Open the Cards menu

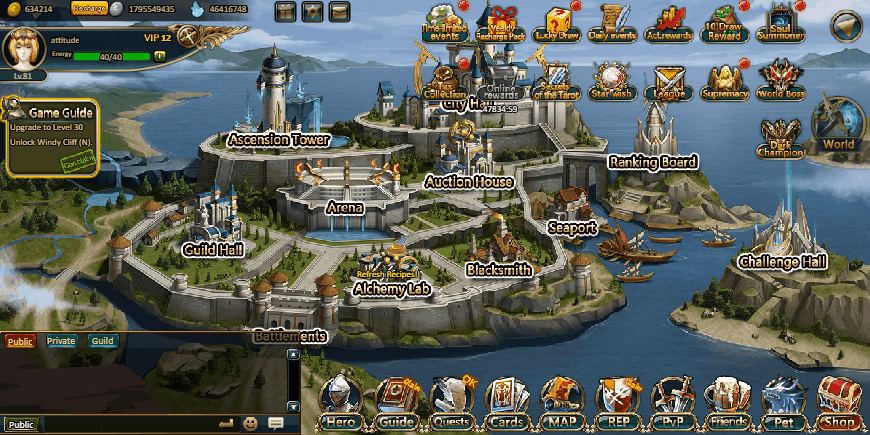click(x=508, y=404)
